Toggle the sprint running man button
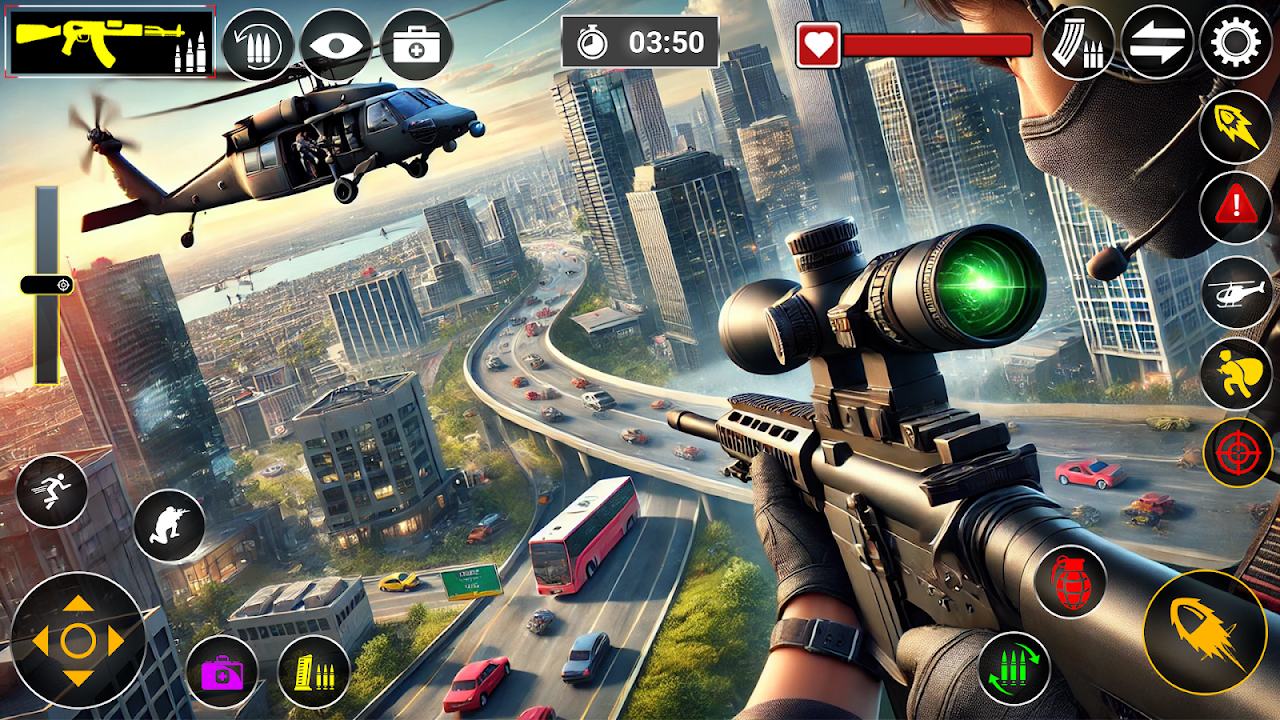Viewport: 1280px width, 720px height. (x=52, y=491)
